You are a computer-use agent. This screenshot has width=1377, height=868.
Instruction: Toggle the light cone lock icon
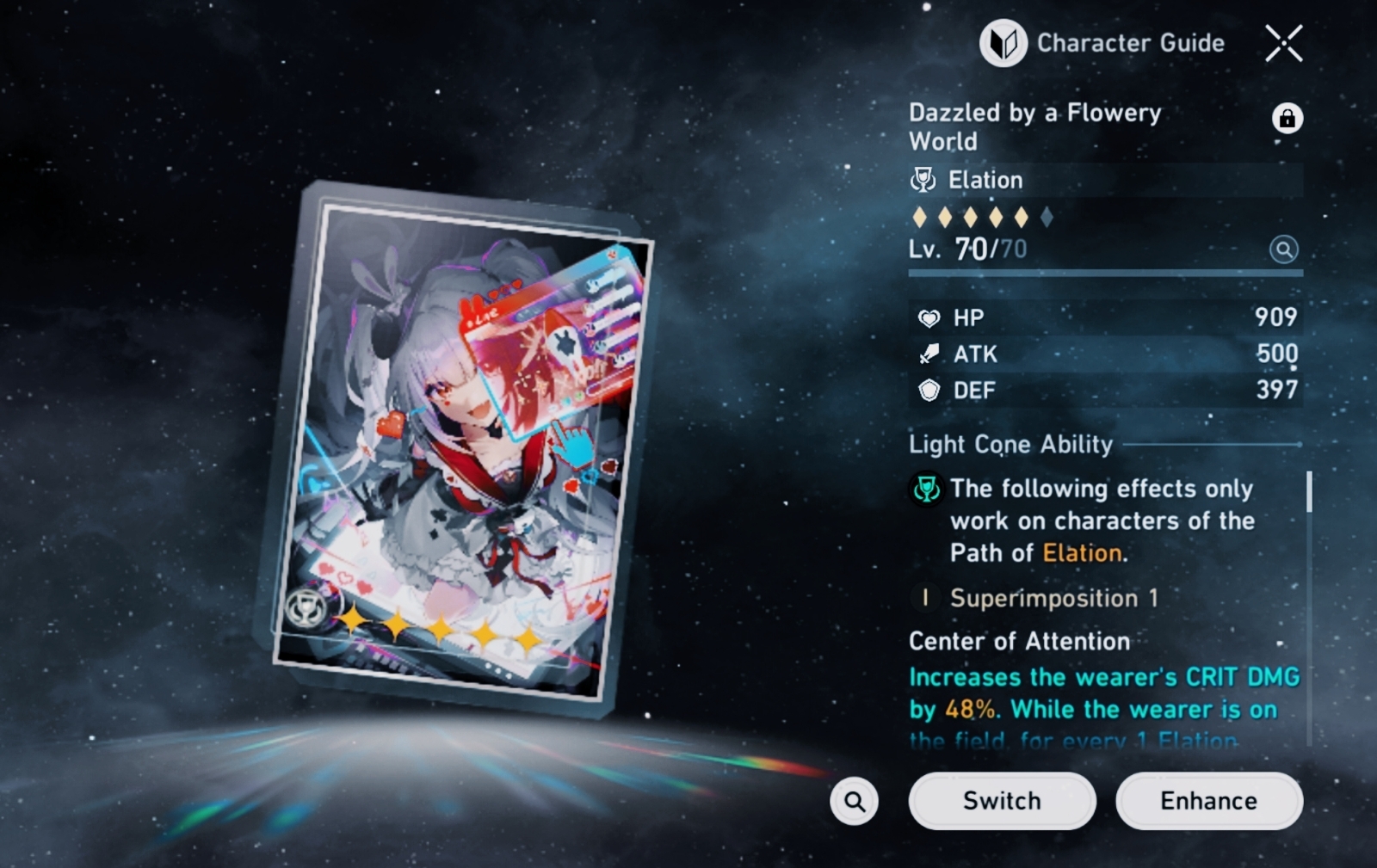pyautogui.click(x=1287, y=119)
